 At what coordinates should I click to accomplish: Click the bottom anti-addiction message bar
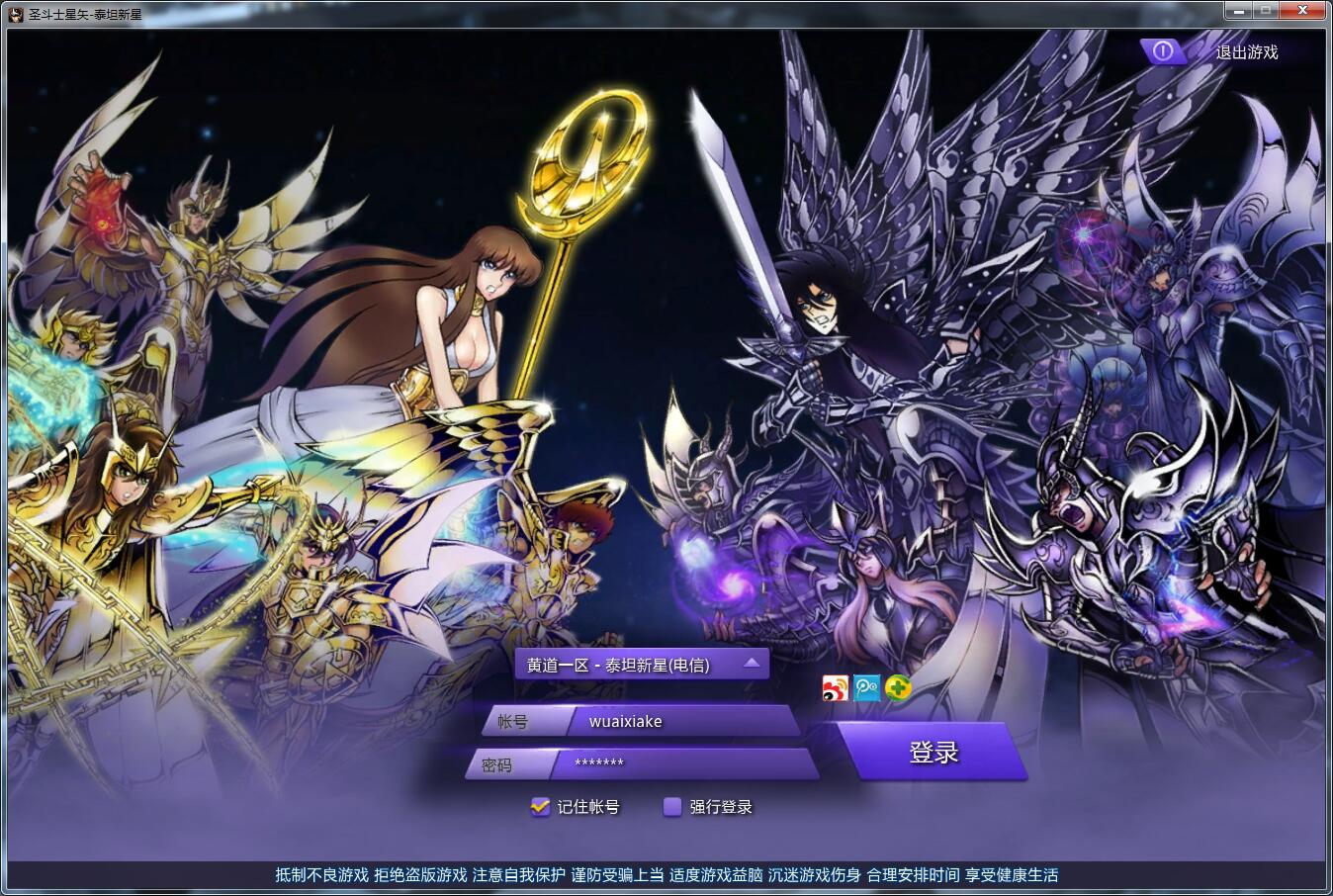click(x=666, y=875)
